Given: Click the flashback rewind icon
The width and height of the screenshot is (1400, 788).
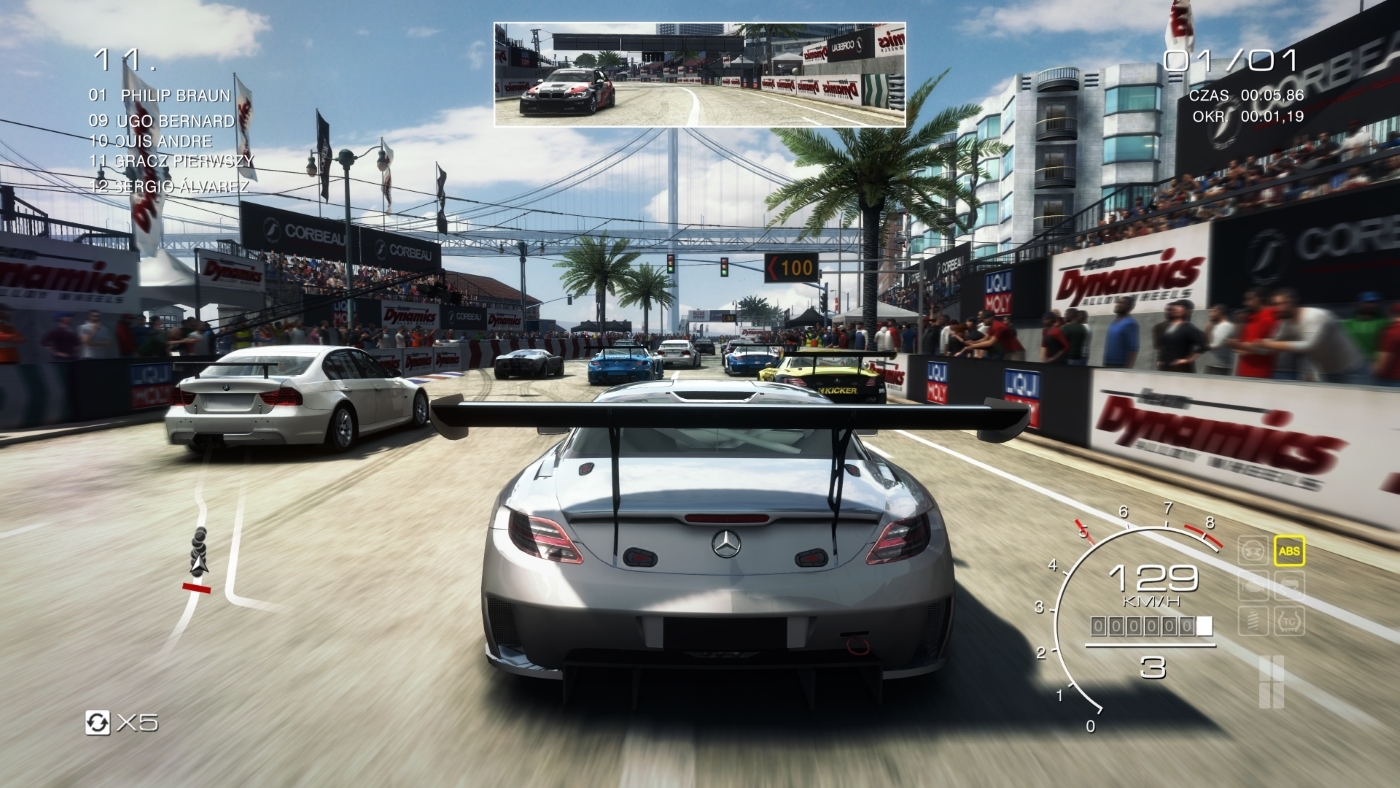Looking at the screenshot, I should tap(98, 722).
